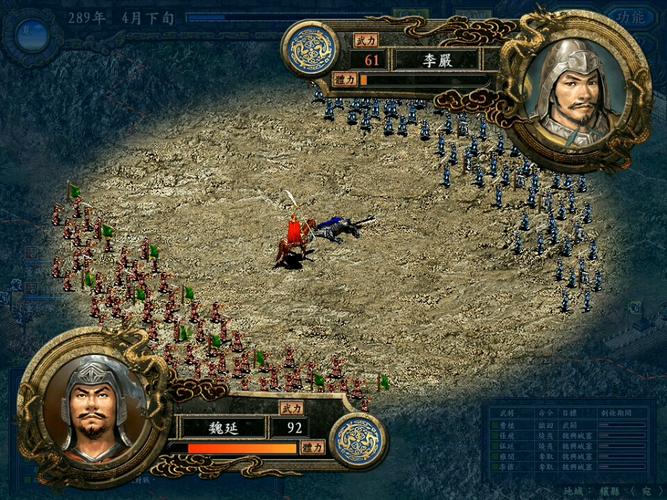Select the dragon medallion beside Wei Yan's stats
Image resolution: width=667 pixels, height=500 pixels.
click(x=357, y=440)
